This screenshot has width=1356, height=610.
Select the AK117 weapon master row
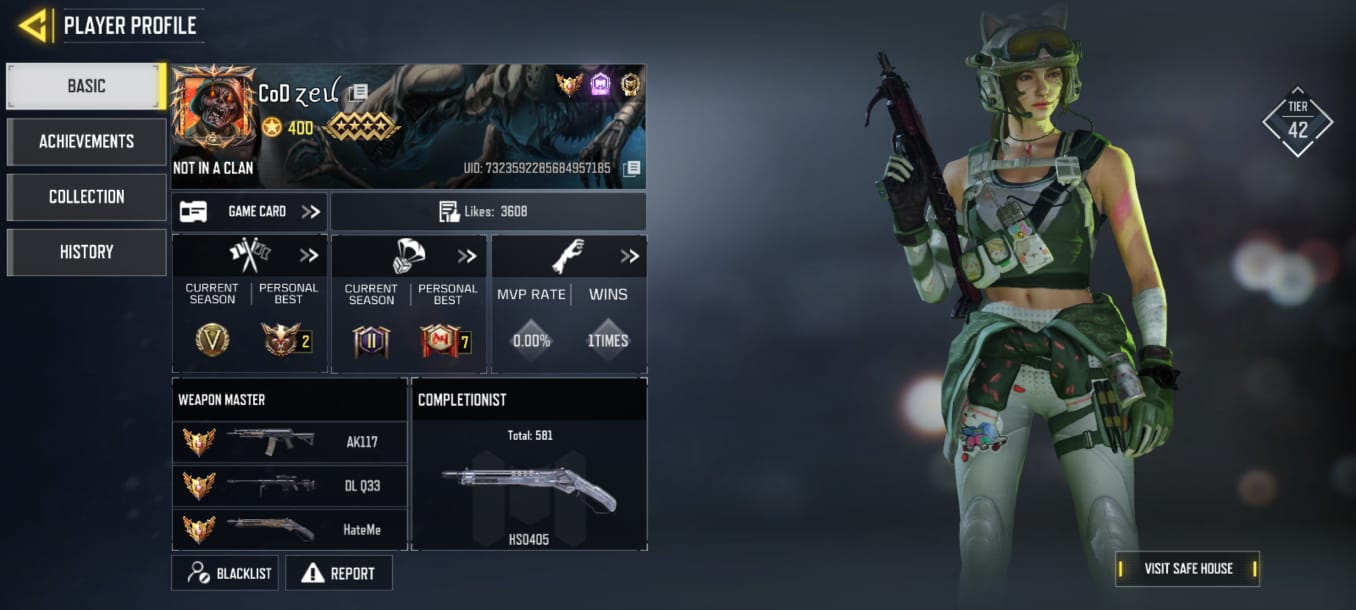(x=290, y=441)
